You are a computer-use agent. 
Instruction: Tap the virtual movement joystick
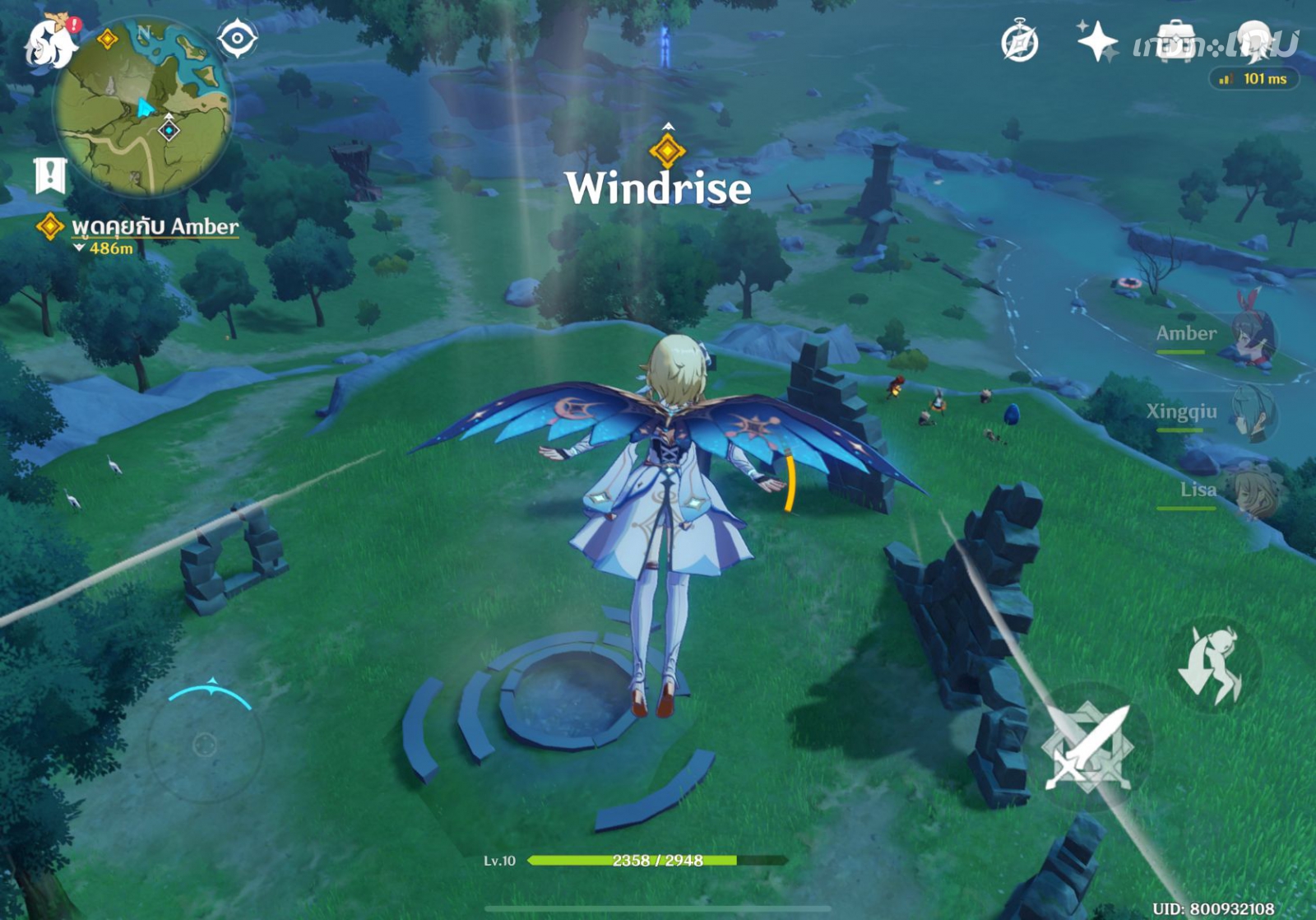[205, 745]
